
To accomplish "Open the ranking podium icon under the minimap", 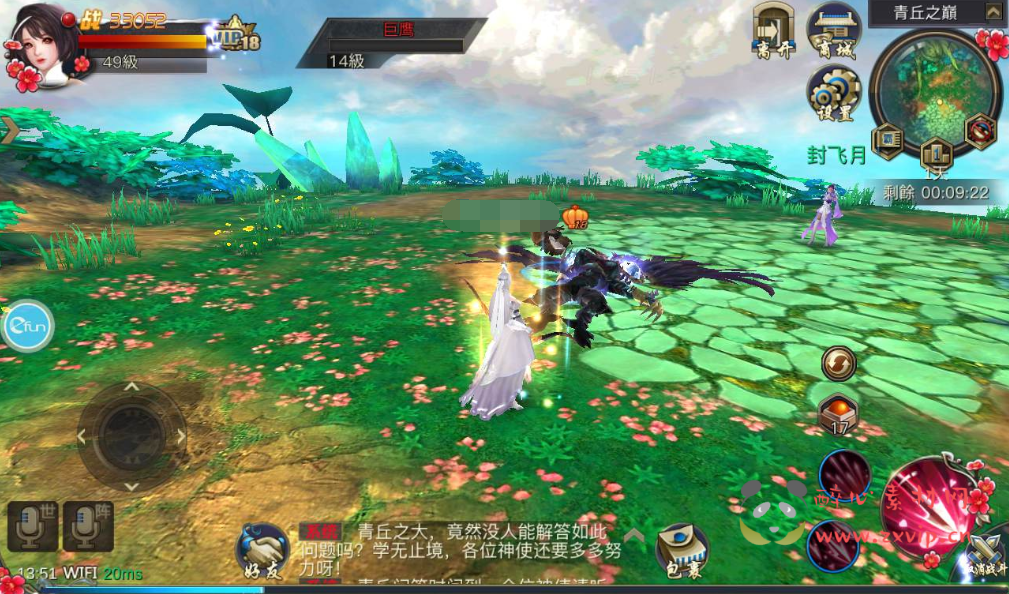I will 935,153.
